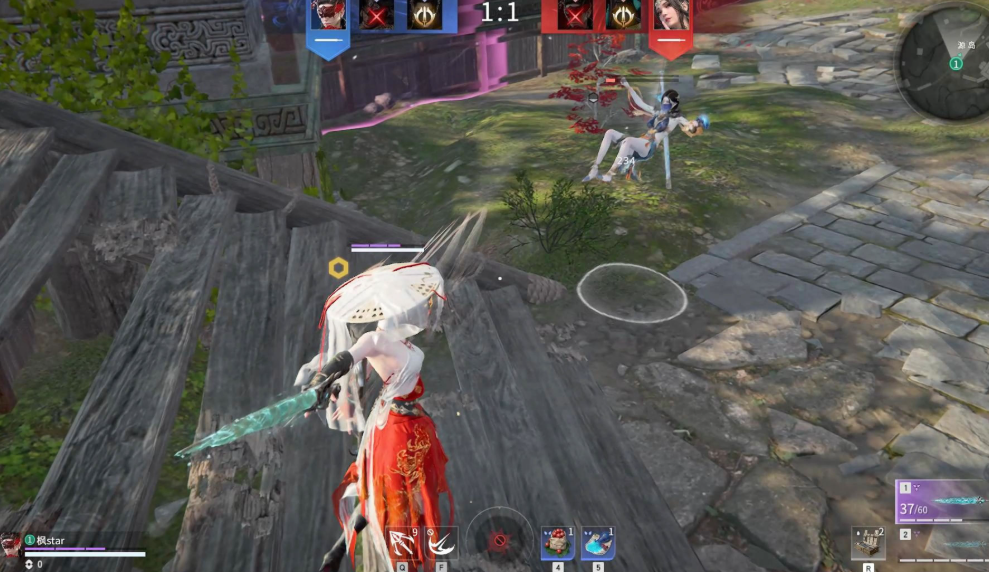Use the blue potion consumable item
Image resolution: width=989 pixels, height=572 pixels.
coord(598,543)
